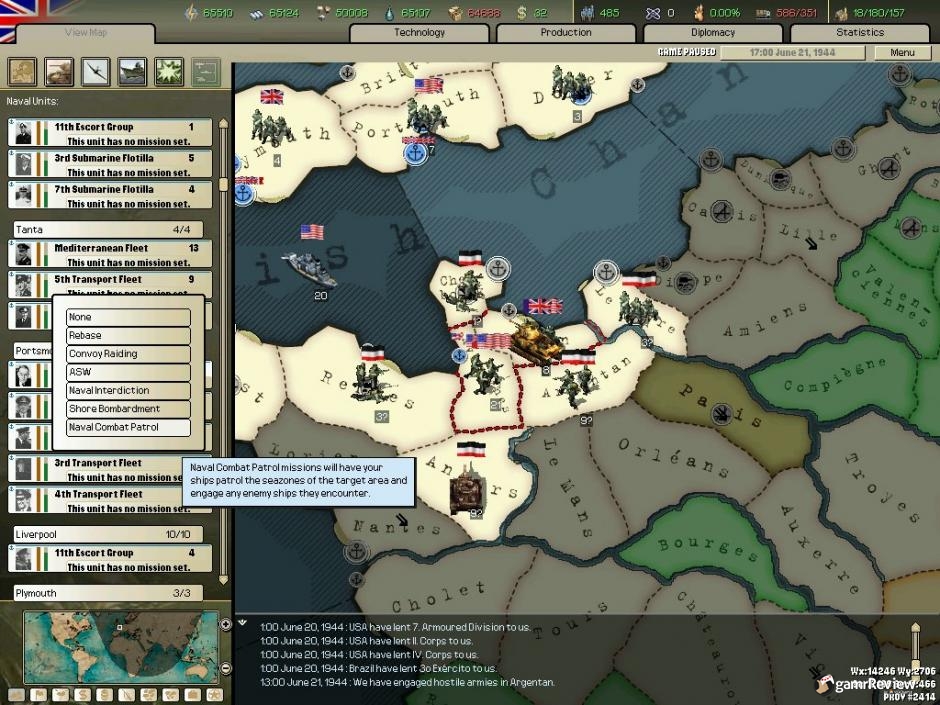Select the Rebase mission
Image resolution: width=940 pixels, height=705 pixels.
click(x=128, y=335)
